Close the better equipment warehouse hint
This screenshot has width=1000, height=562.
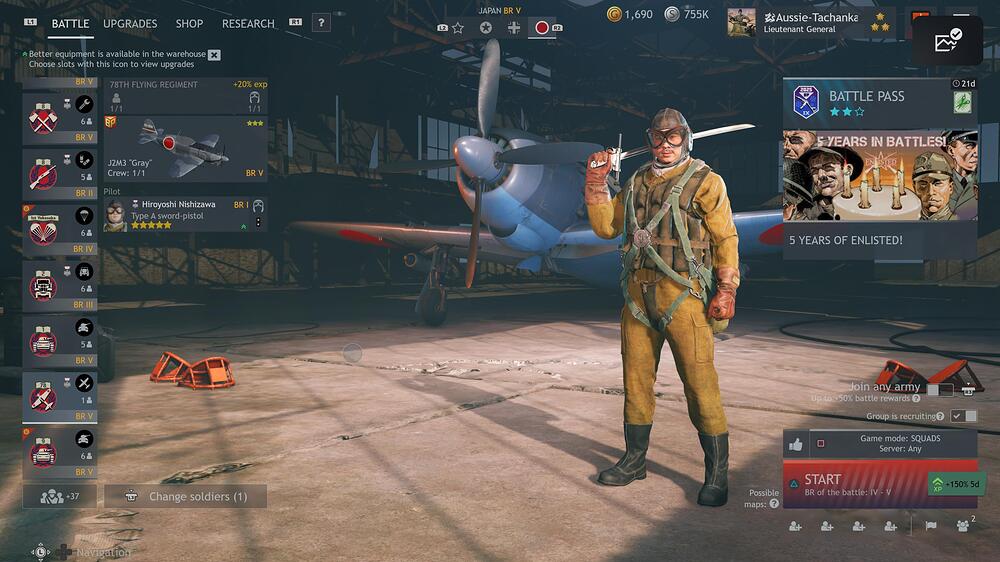pos(214,55)
